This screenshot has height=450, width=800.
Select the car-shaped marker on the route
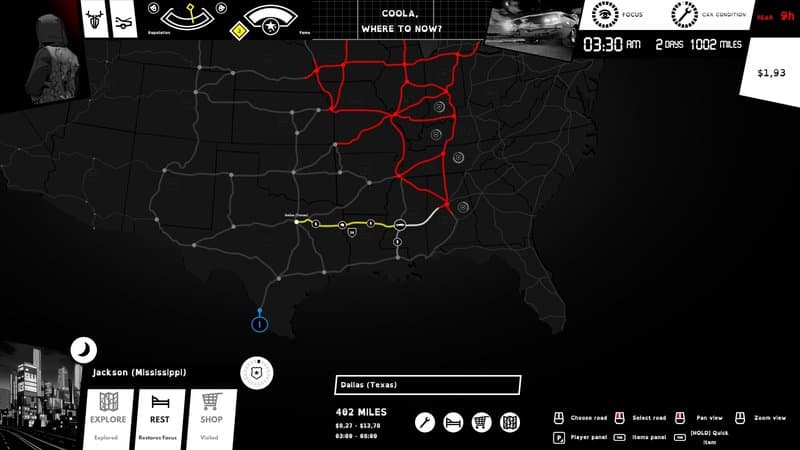tap(398, 223)
